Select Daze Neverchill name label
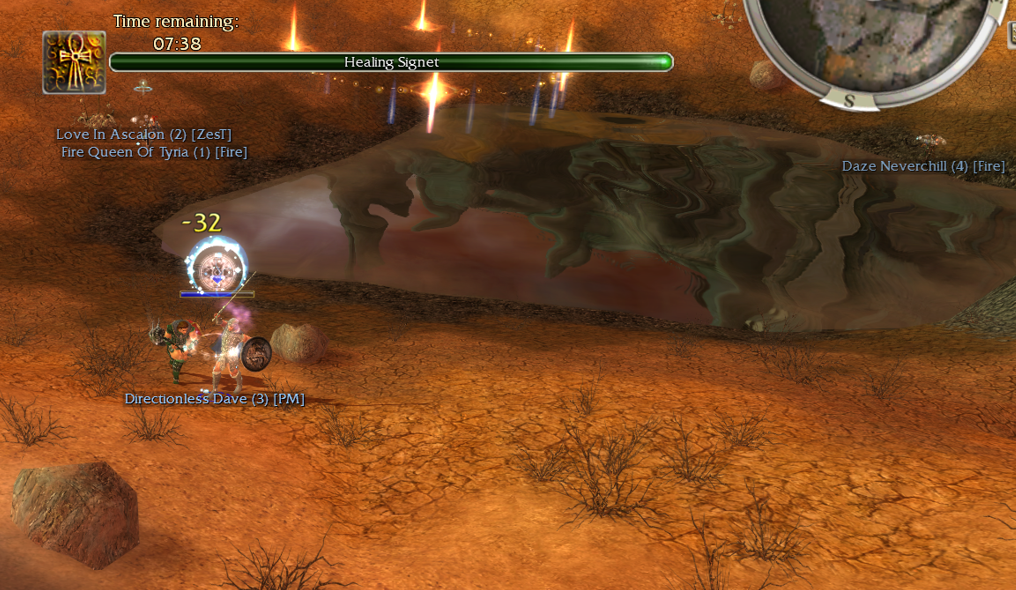 pyautogui.click(x=923, y=166)
